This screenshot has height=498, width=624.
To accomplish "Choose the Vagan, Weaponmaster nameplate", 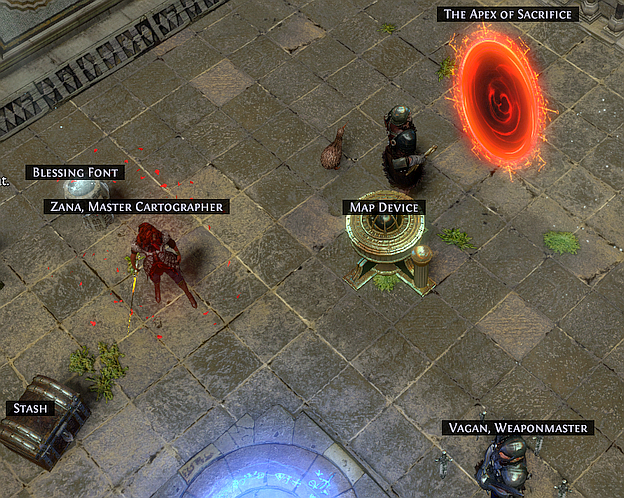I will pyautogui.click(x=518, y=428).
